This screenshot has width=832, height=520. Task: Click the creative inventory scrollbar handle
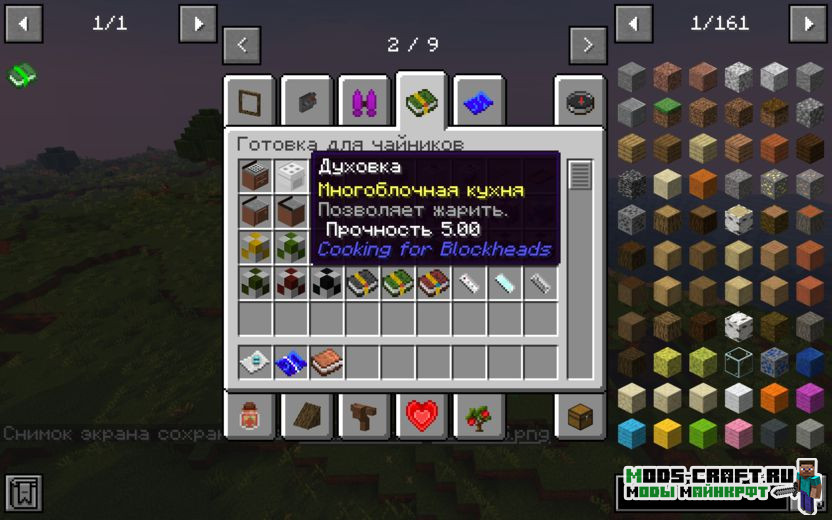tap(580, 175)
